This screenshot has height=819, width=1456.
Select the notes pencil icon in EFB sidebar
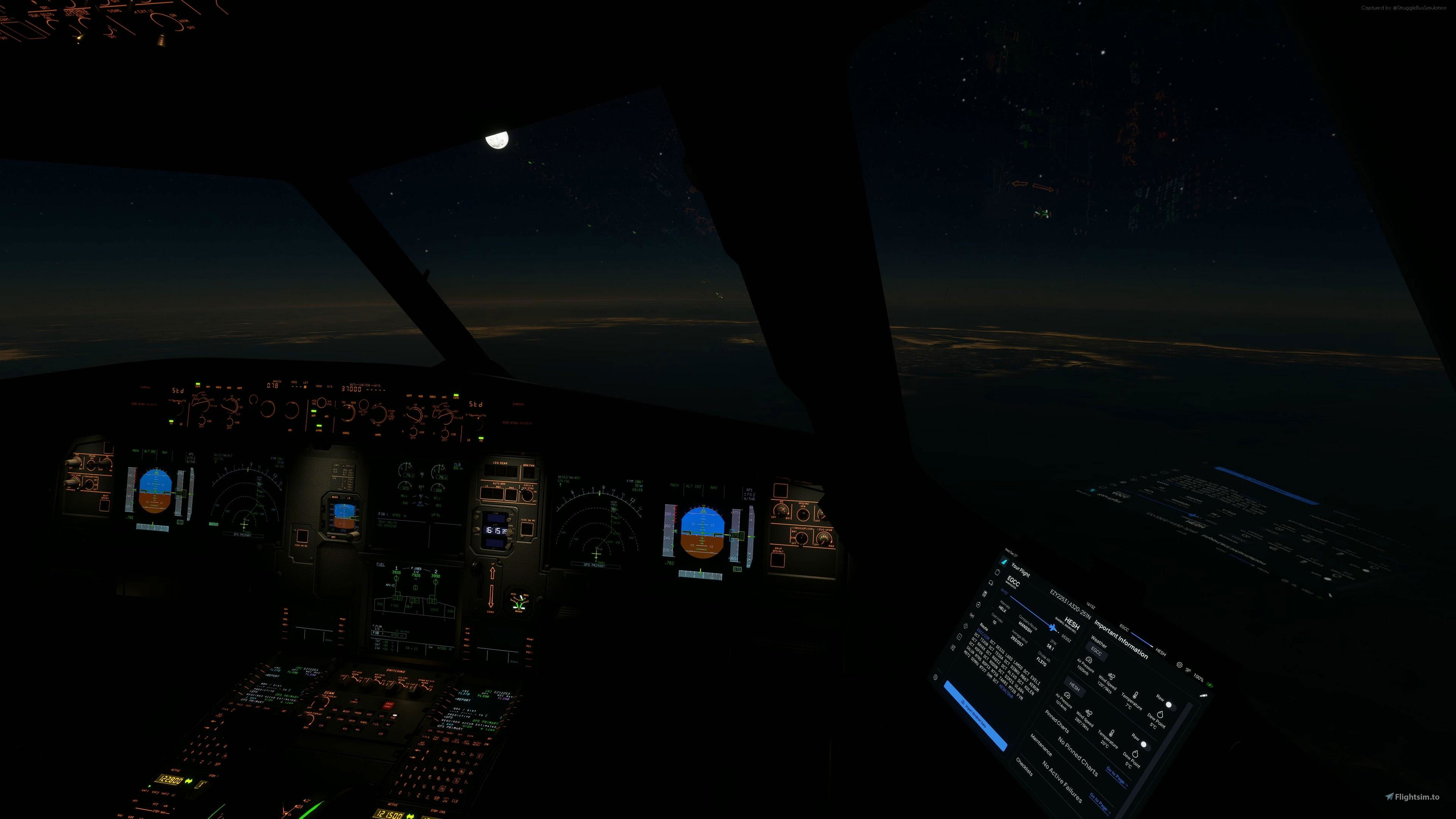[966, 627]
